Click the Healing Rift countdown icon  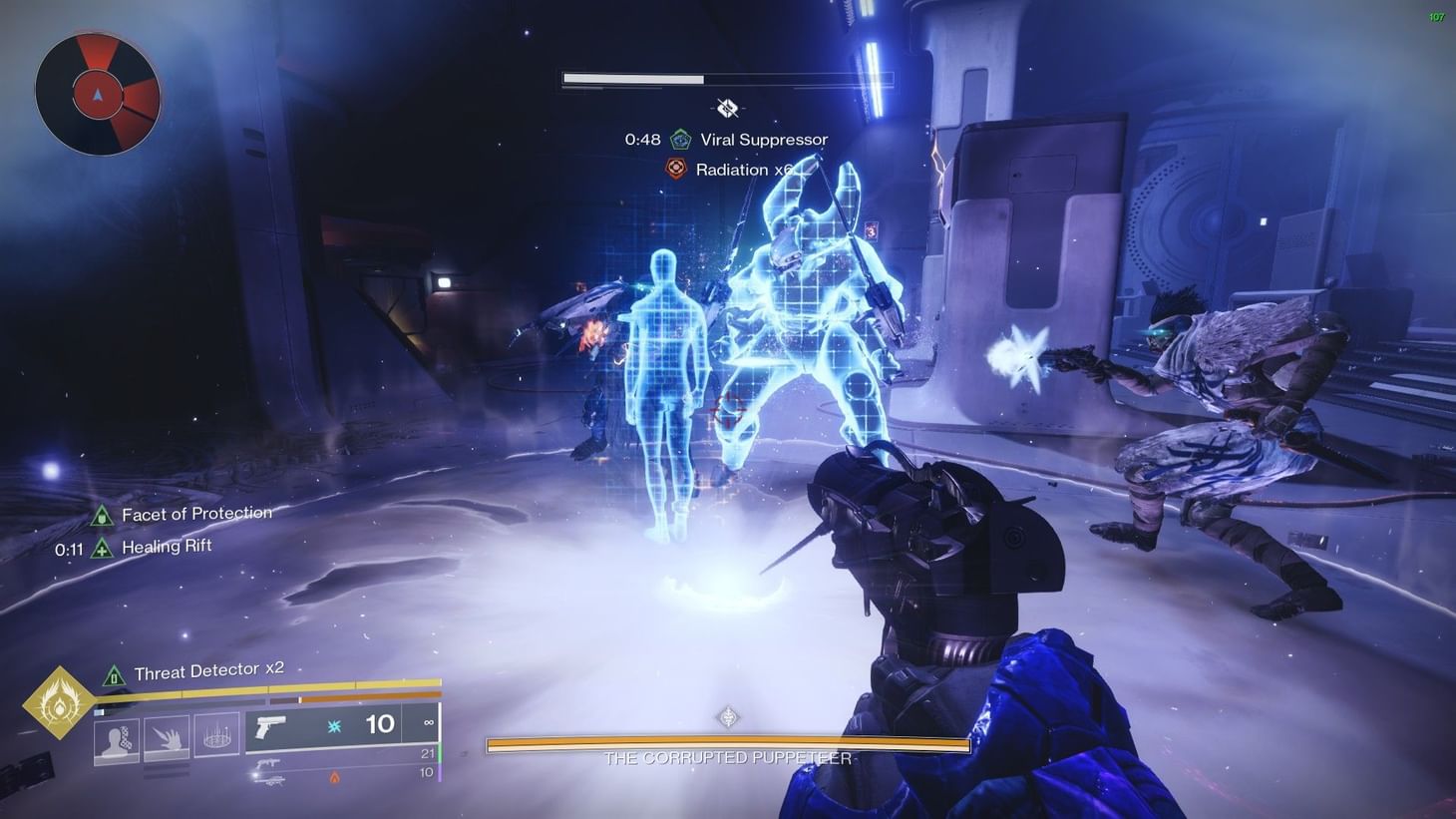(x=100, y=547)
